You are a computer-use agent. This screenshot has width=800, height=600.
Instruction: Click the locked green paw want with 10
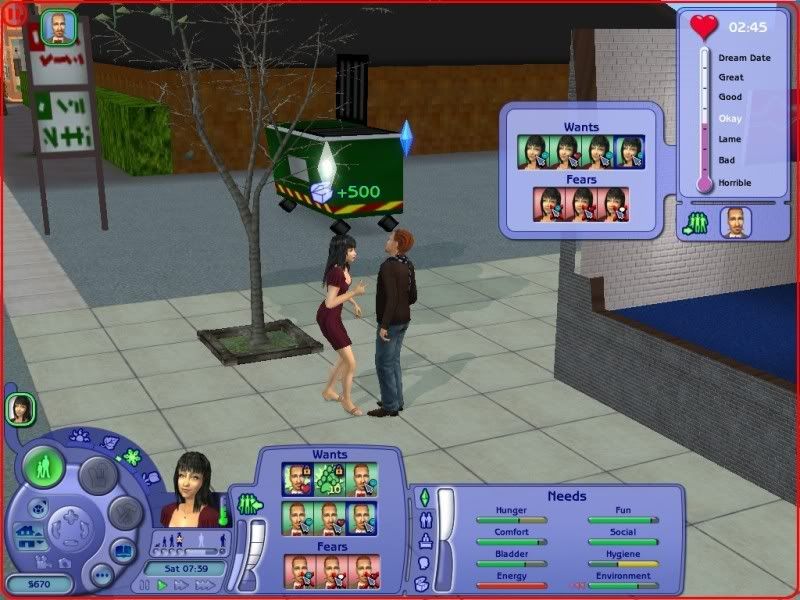point(329,478)
